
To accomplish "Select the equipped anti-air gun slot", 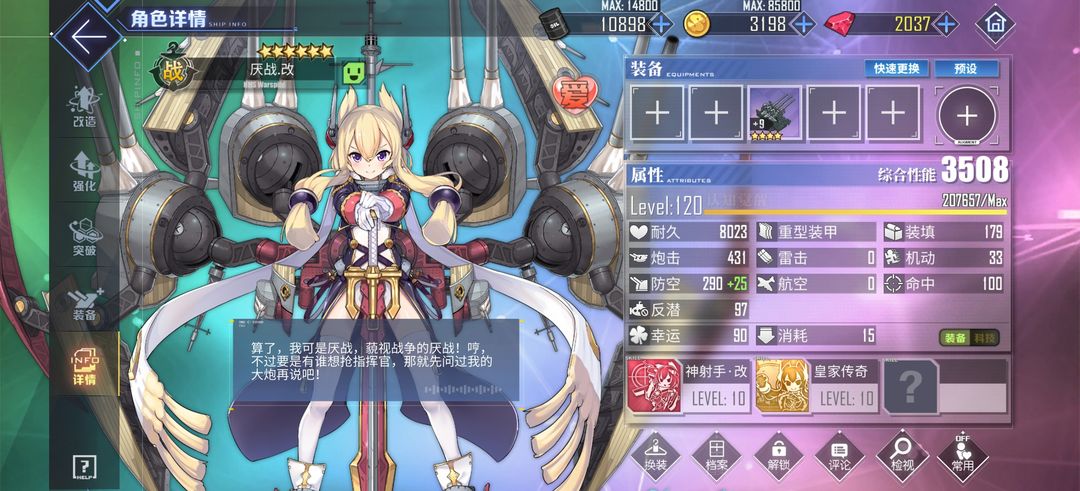I will (x=774, y=113).
